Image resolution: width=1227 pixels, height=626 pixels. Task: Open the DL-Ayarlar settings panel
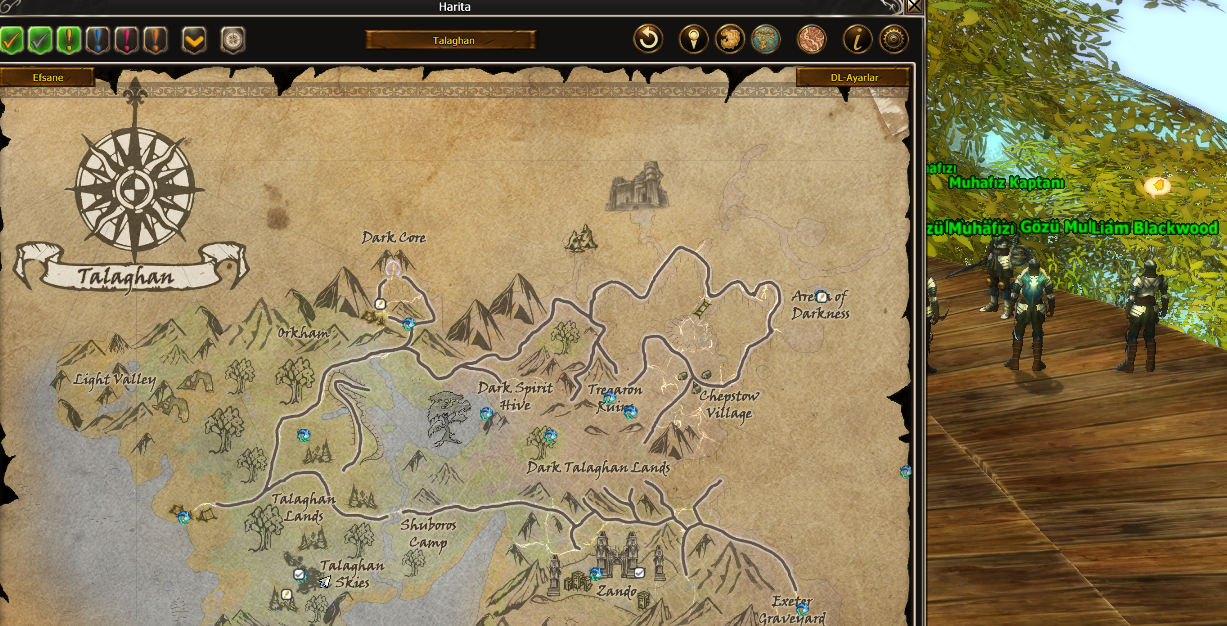(853, 77)
